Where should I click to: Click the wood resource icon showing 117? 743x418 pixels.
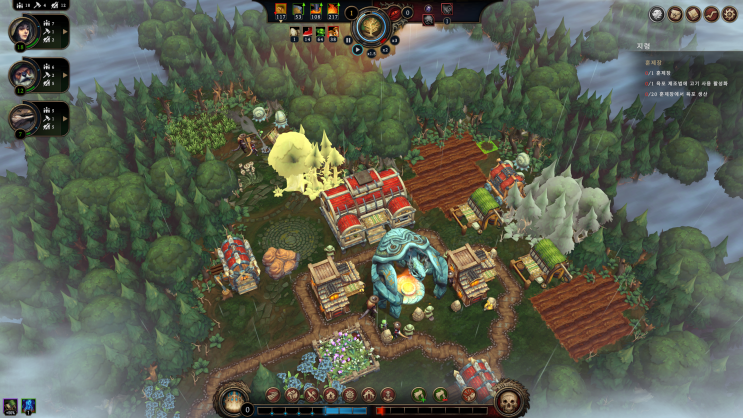pyautogui.click(x=281, y=11)
